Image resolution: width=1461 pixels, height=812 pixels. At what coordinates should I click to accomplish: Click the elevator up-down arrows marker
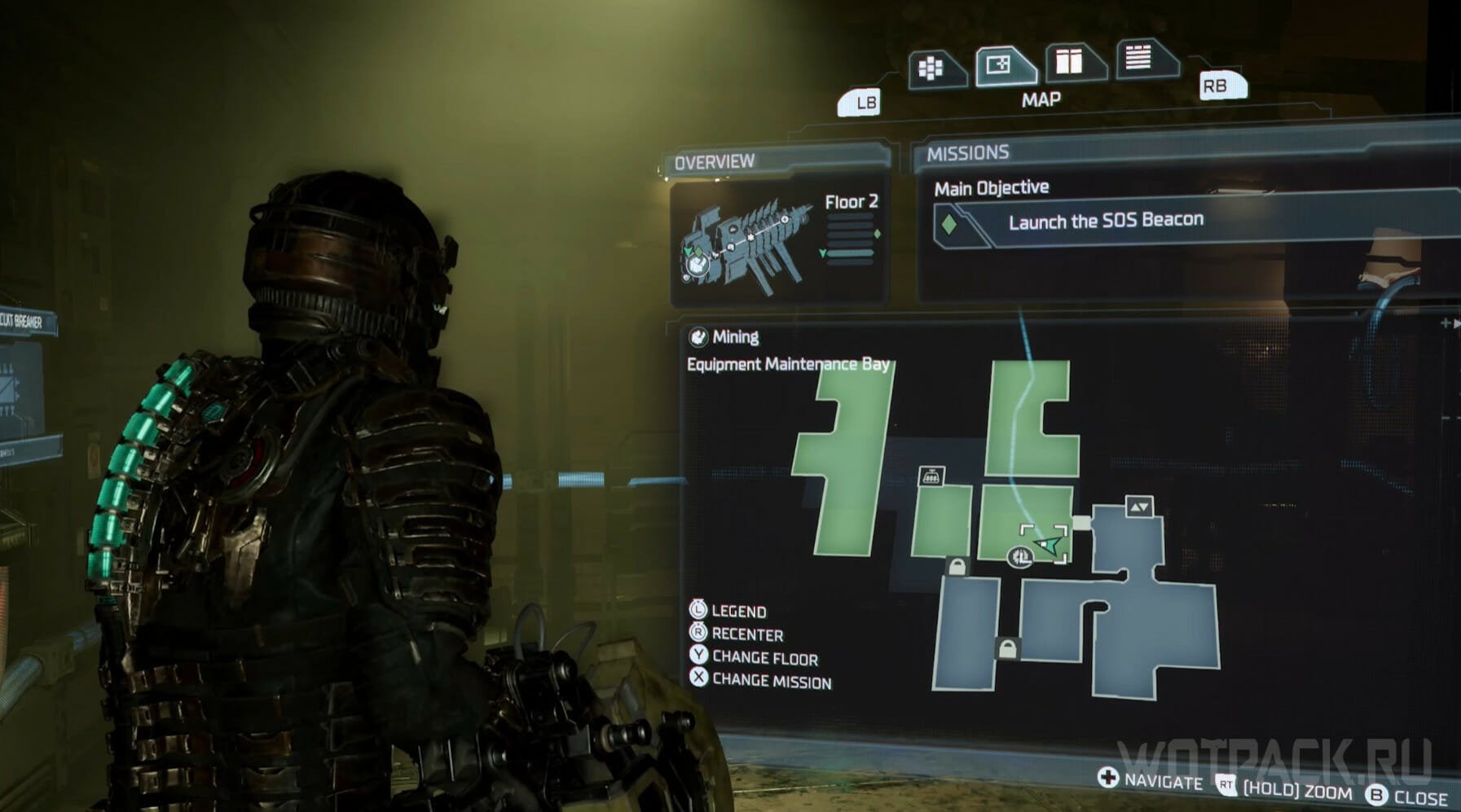point(1139,507)
